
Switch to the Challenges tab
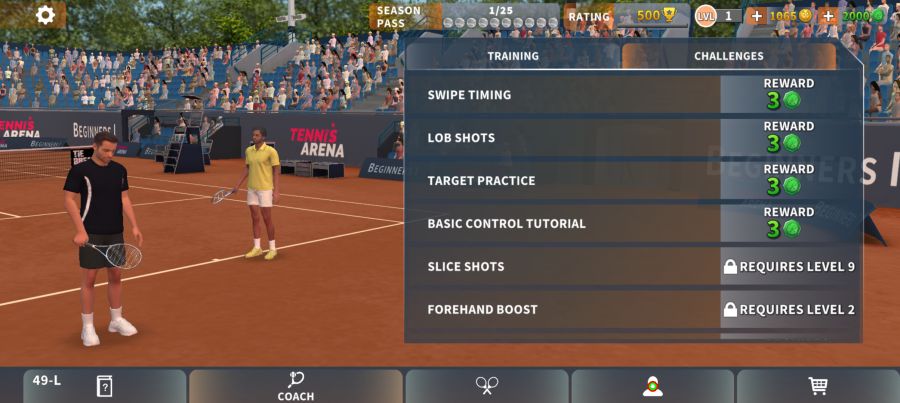728,56
